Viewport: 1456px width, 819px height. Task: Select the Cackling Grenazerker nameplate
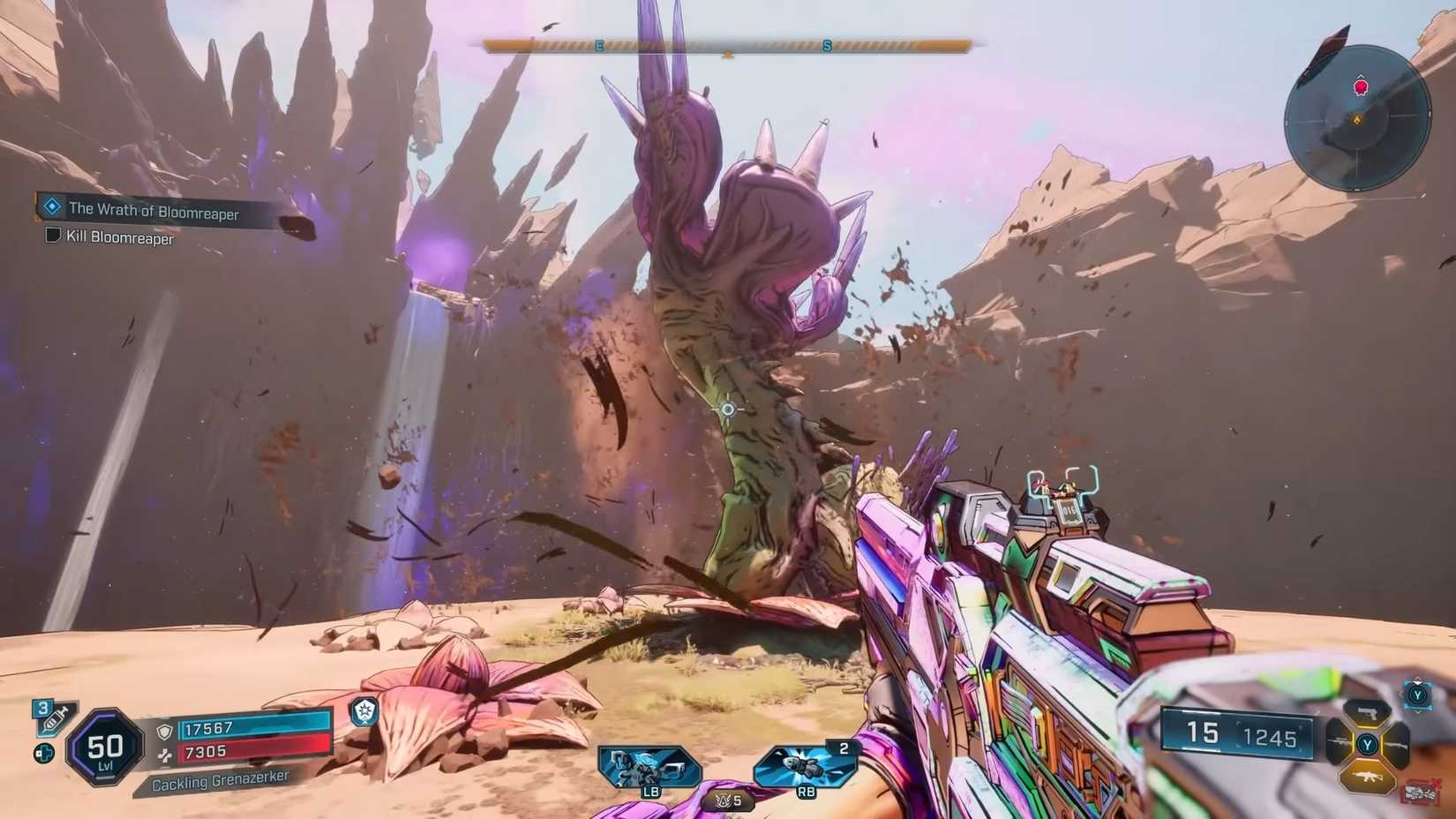tap(221, 780)
